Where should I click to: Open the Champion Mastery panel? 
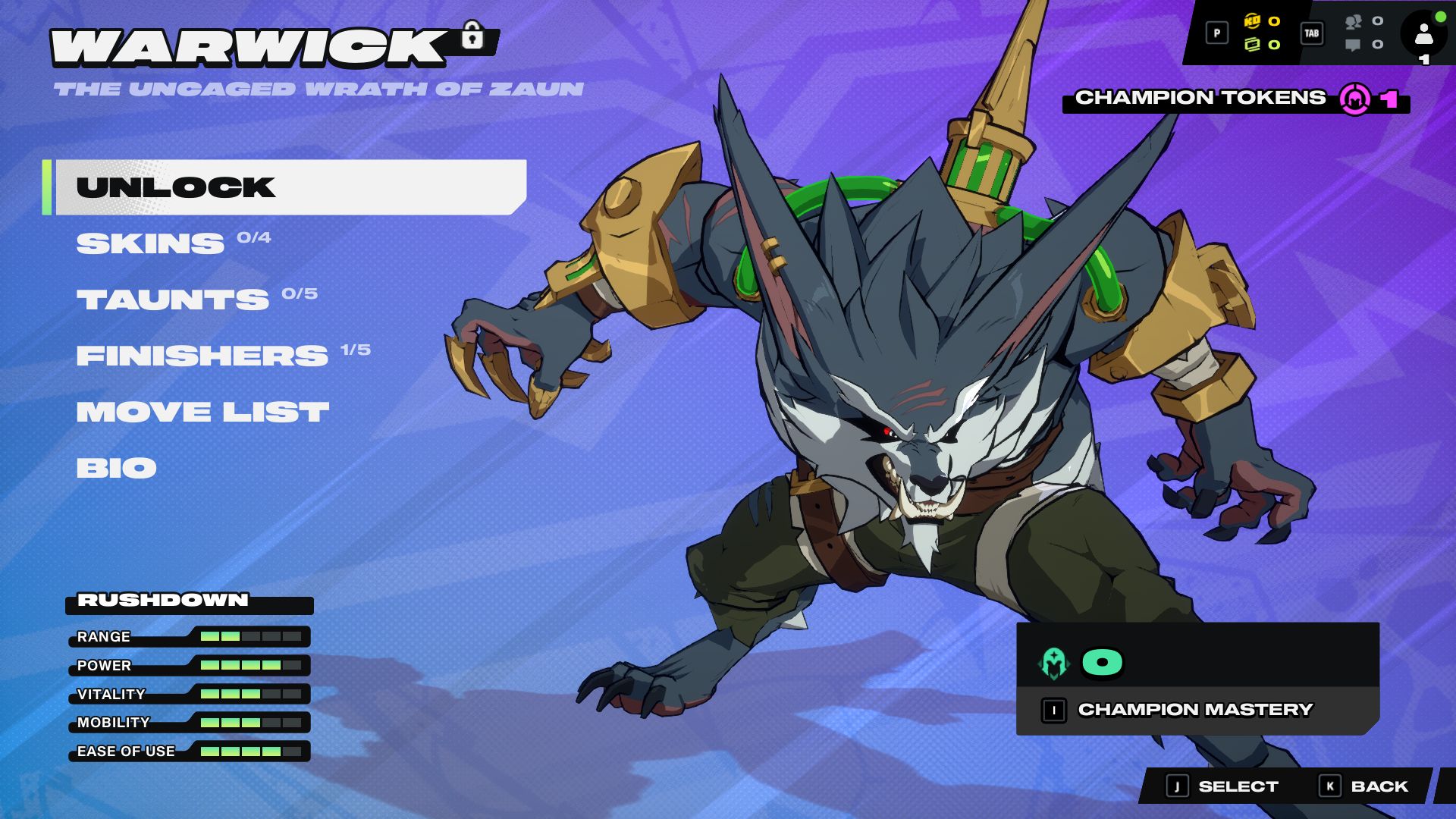coord(1195,710)
